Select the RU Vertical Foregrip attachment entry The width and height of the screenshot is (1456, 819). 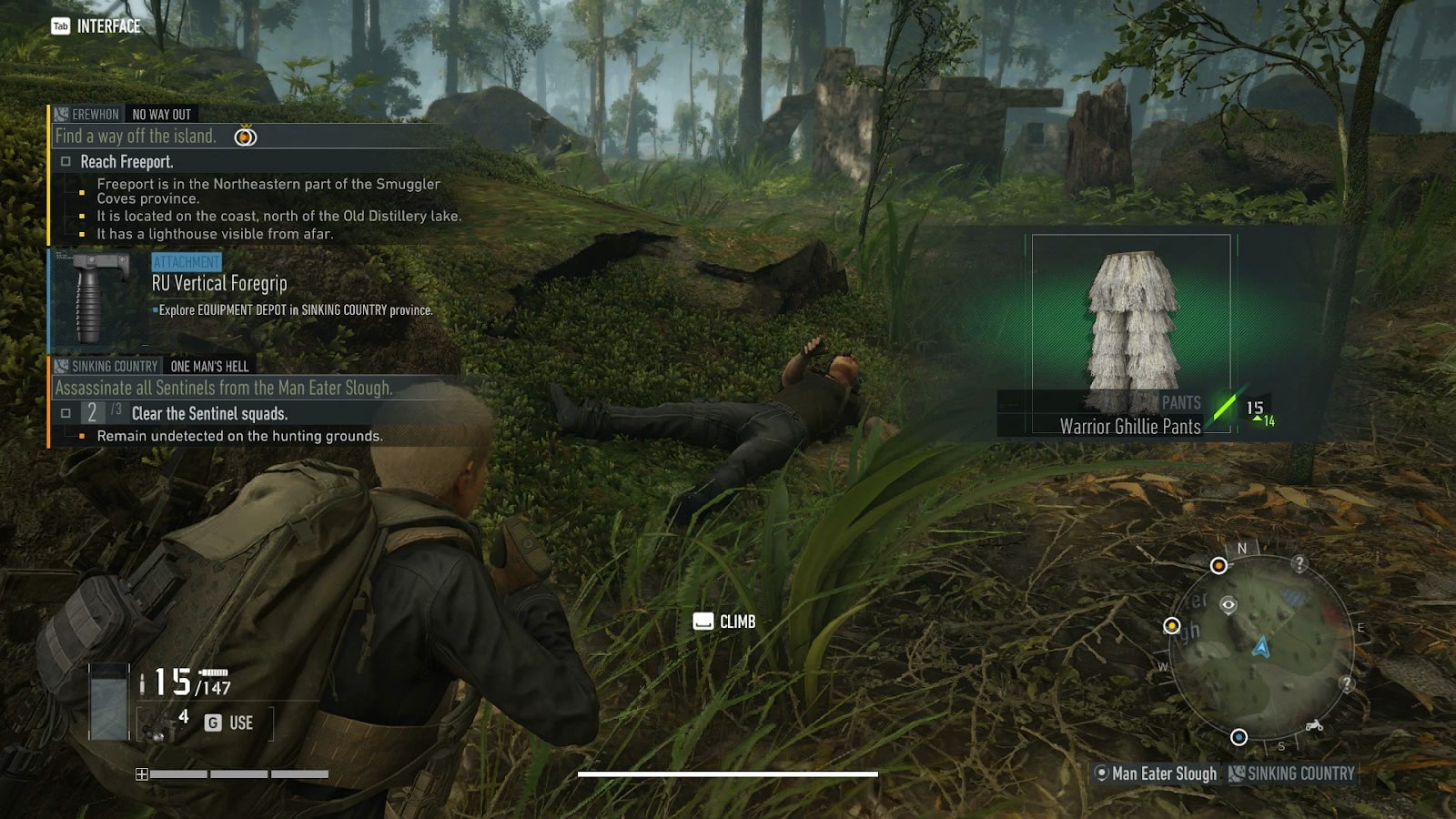pos(219,284)
